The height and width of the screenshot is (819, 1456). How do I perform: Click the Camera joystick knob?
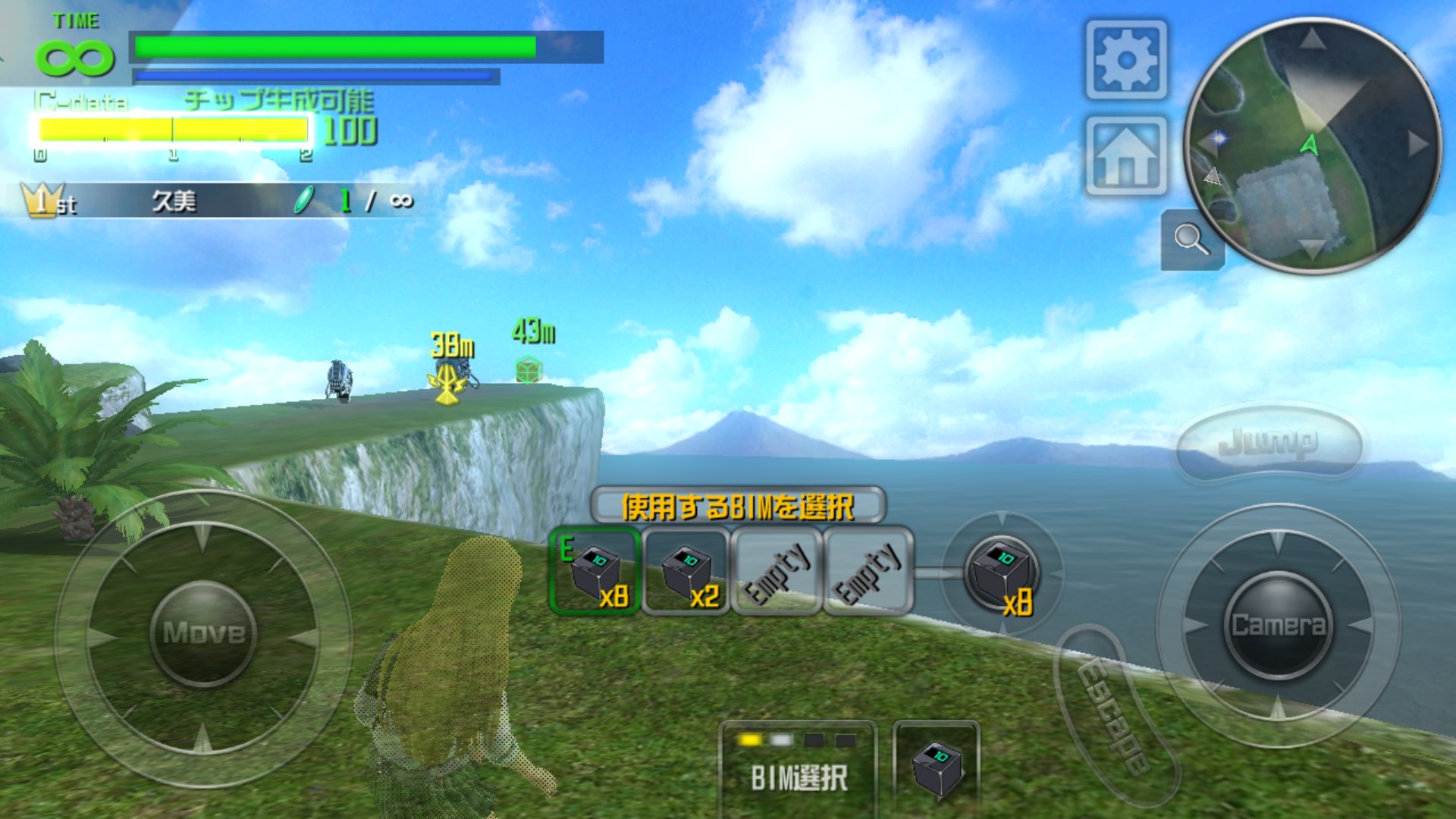(1278, 625)
